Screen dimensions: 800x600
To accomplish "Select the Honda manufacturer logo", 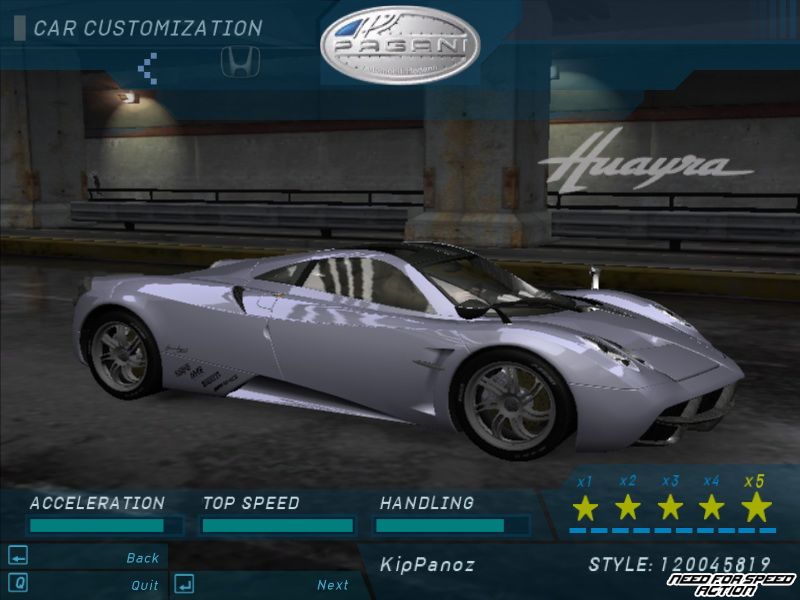I will (x=237, y=64).
